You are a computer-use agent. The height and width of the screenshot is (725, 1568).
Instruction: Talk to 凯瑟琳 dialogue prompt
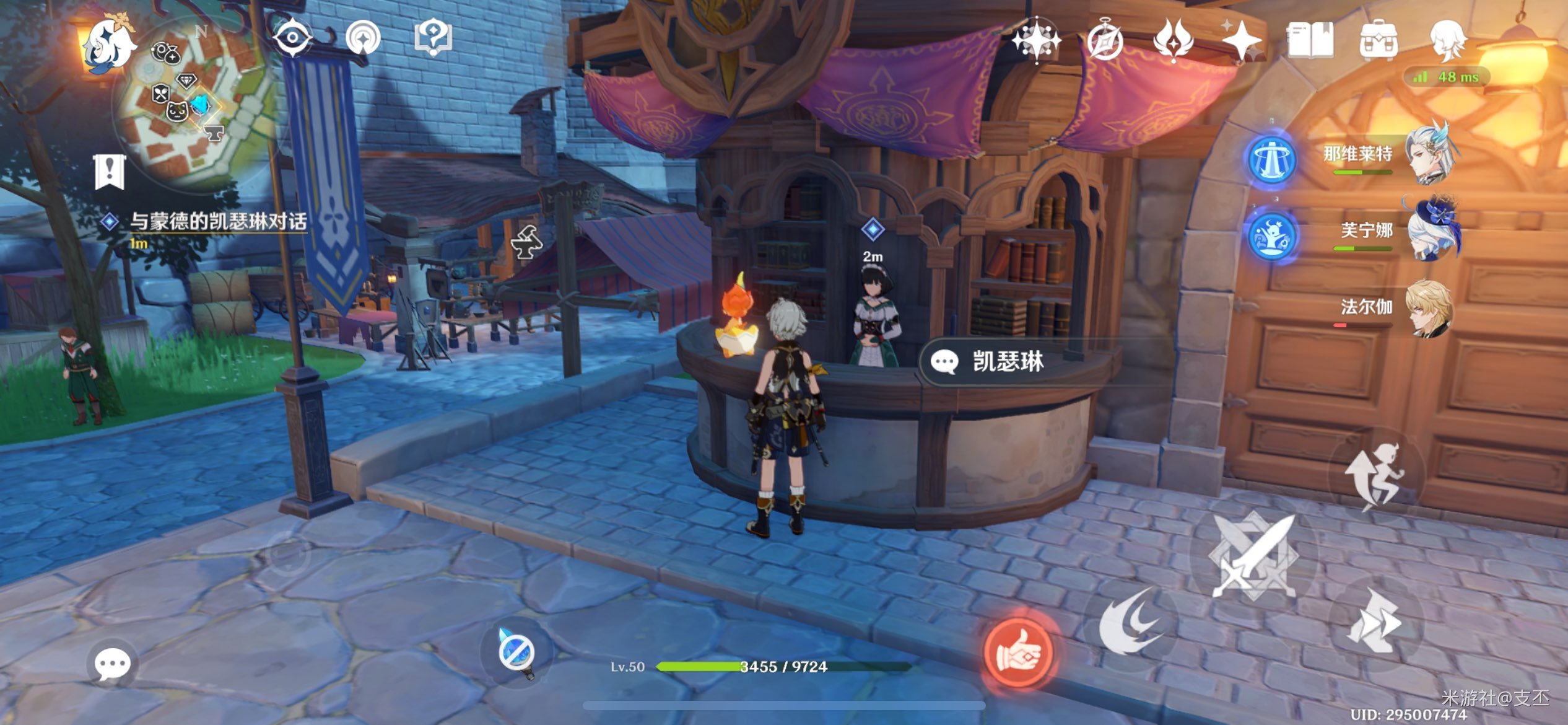click(x=1006, y=361)
